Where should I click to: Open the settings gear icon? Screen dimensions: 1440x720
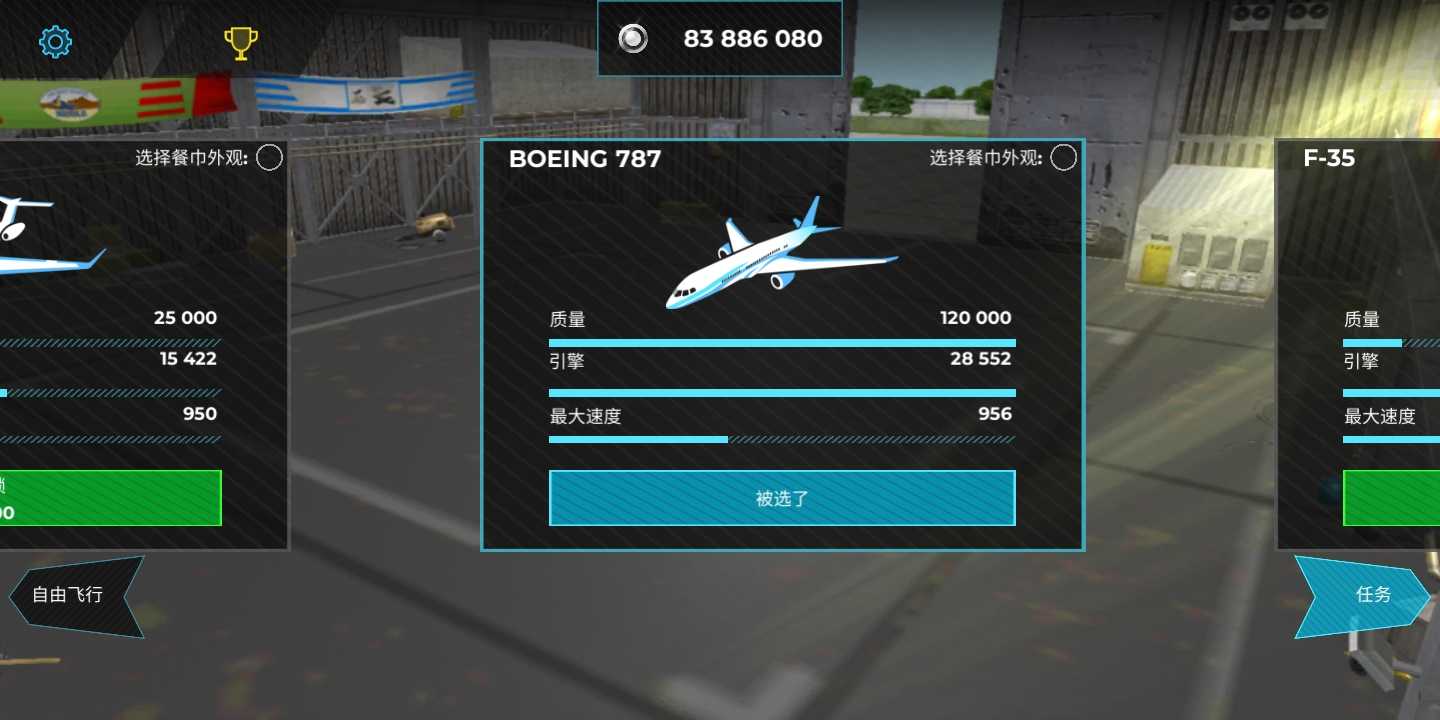pos(55,40)
